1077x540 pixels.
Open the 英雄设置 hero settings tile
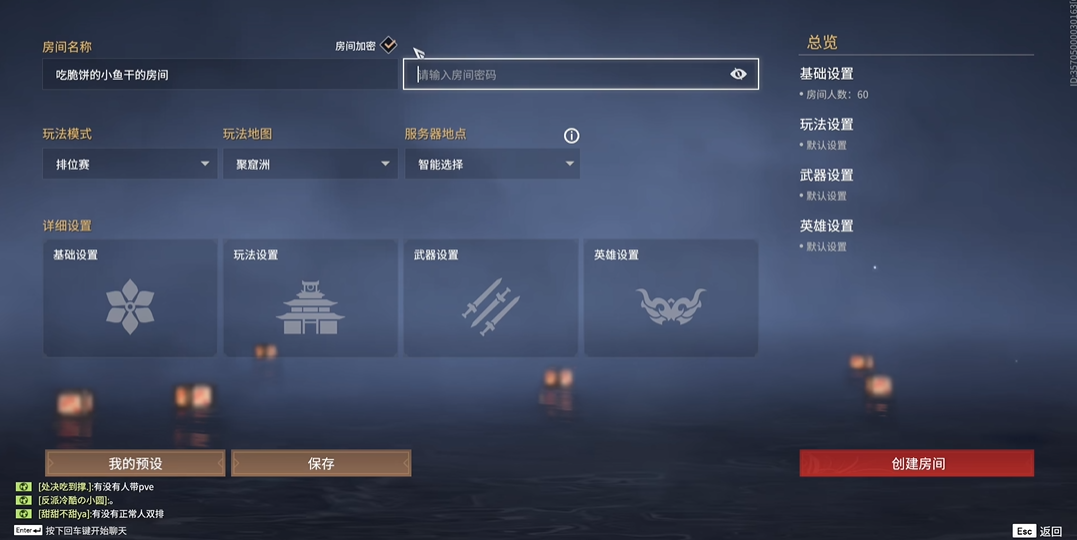point(670,298)
